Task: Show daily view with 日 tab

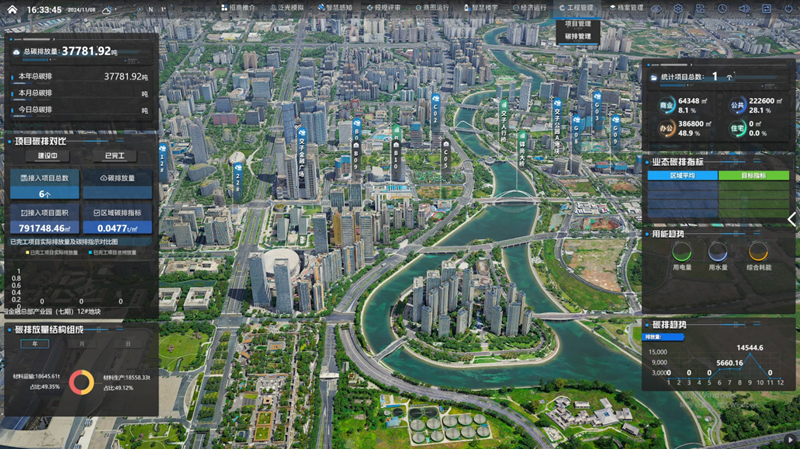Action: pos(127,343)
